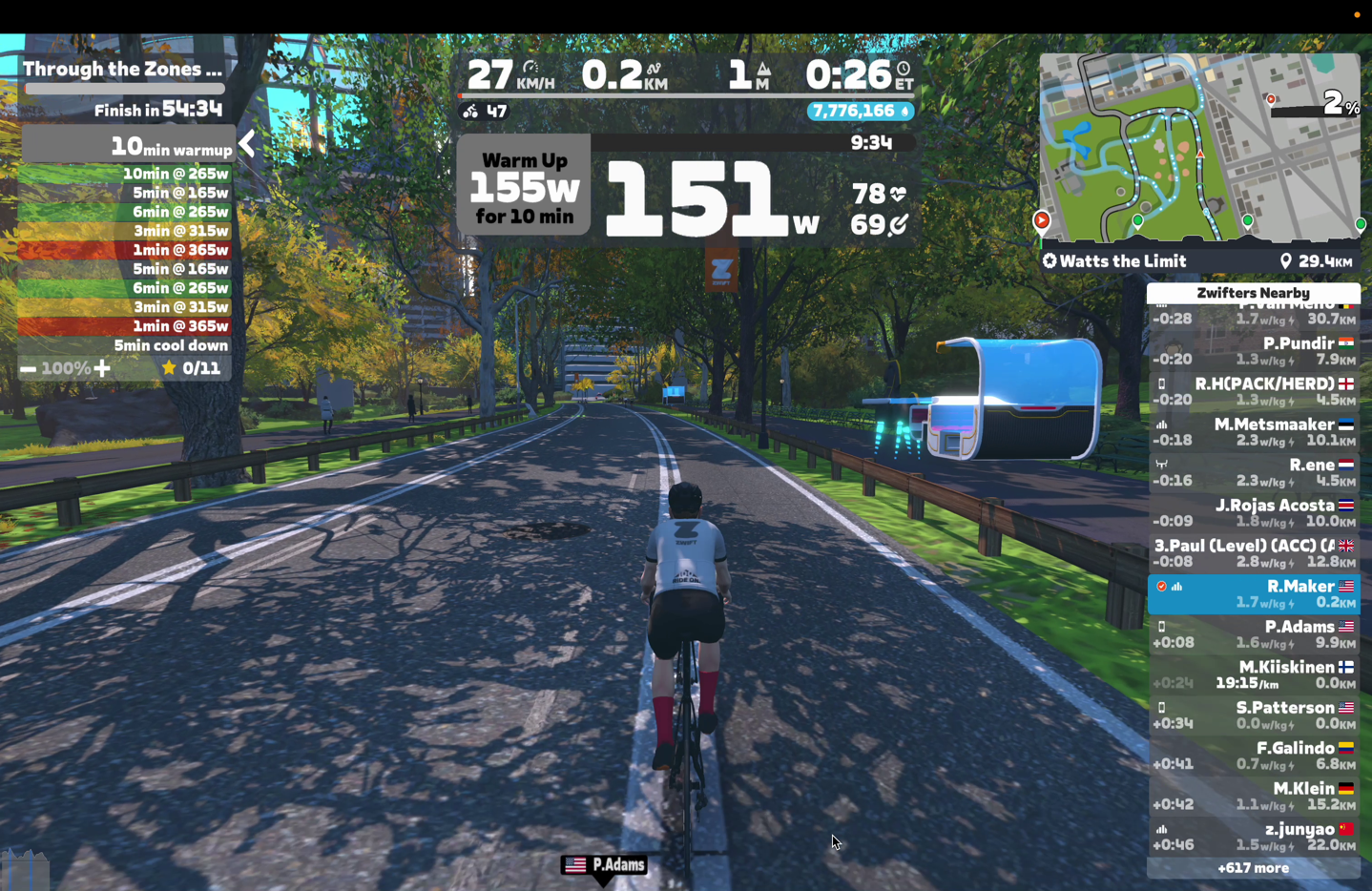Click the P.Adams name tag below the rider
1372x891 pixels.
point(605,865)
